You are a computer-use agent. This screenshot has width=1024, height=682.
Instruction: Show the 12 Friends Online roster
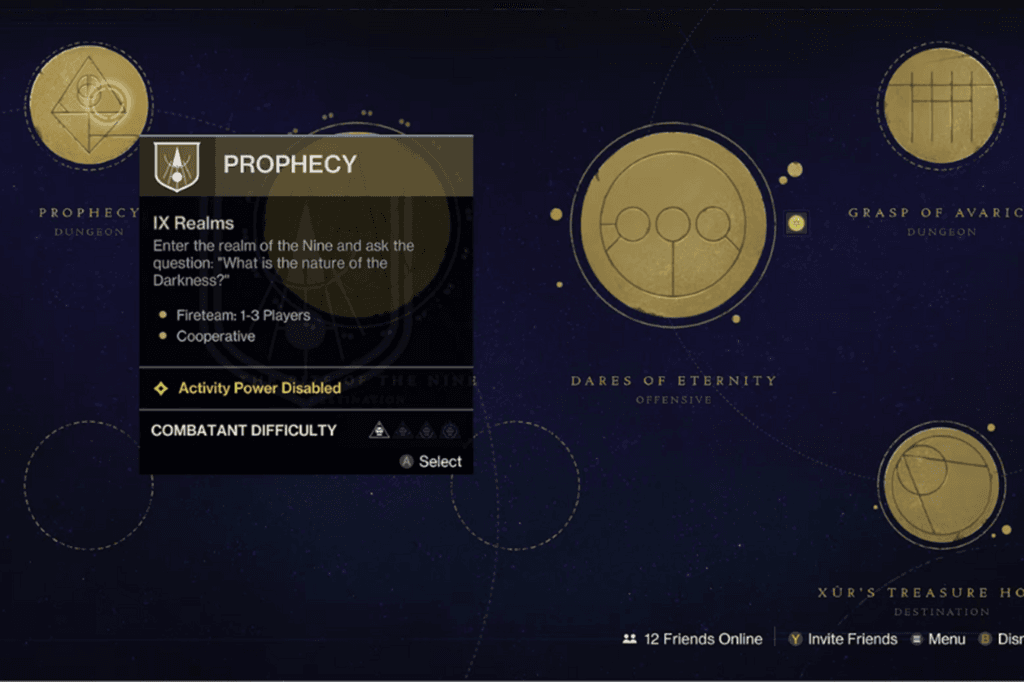pyautogui.click(x=692, y=639)
